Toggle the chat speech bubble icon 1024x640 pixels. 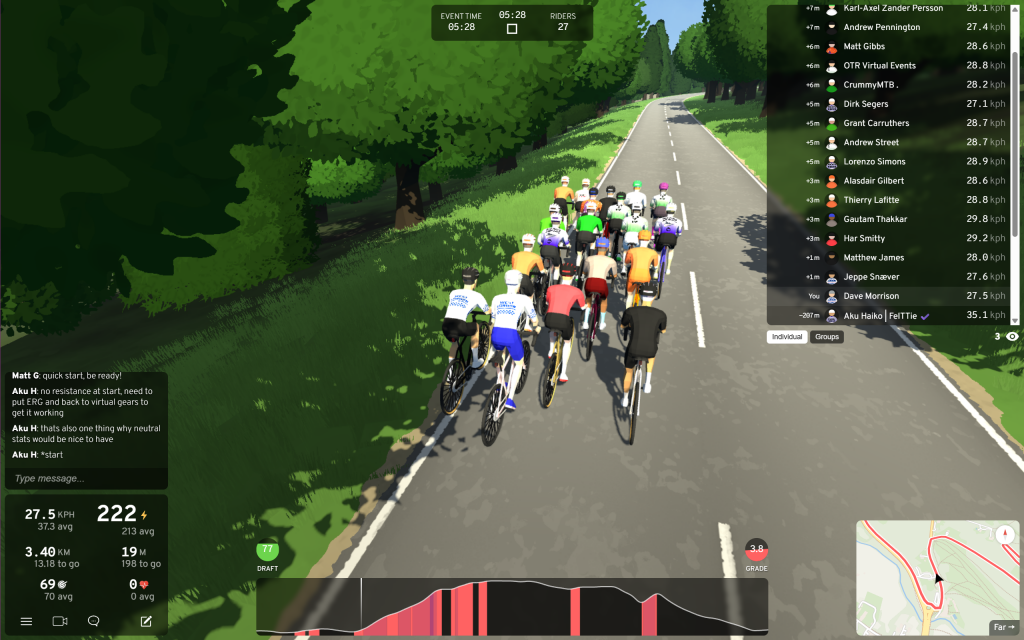point(94,621)
